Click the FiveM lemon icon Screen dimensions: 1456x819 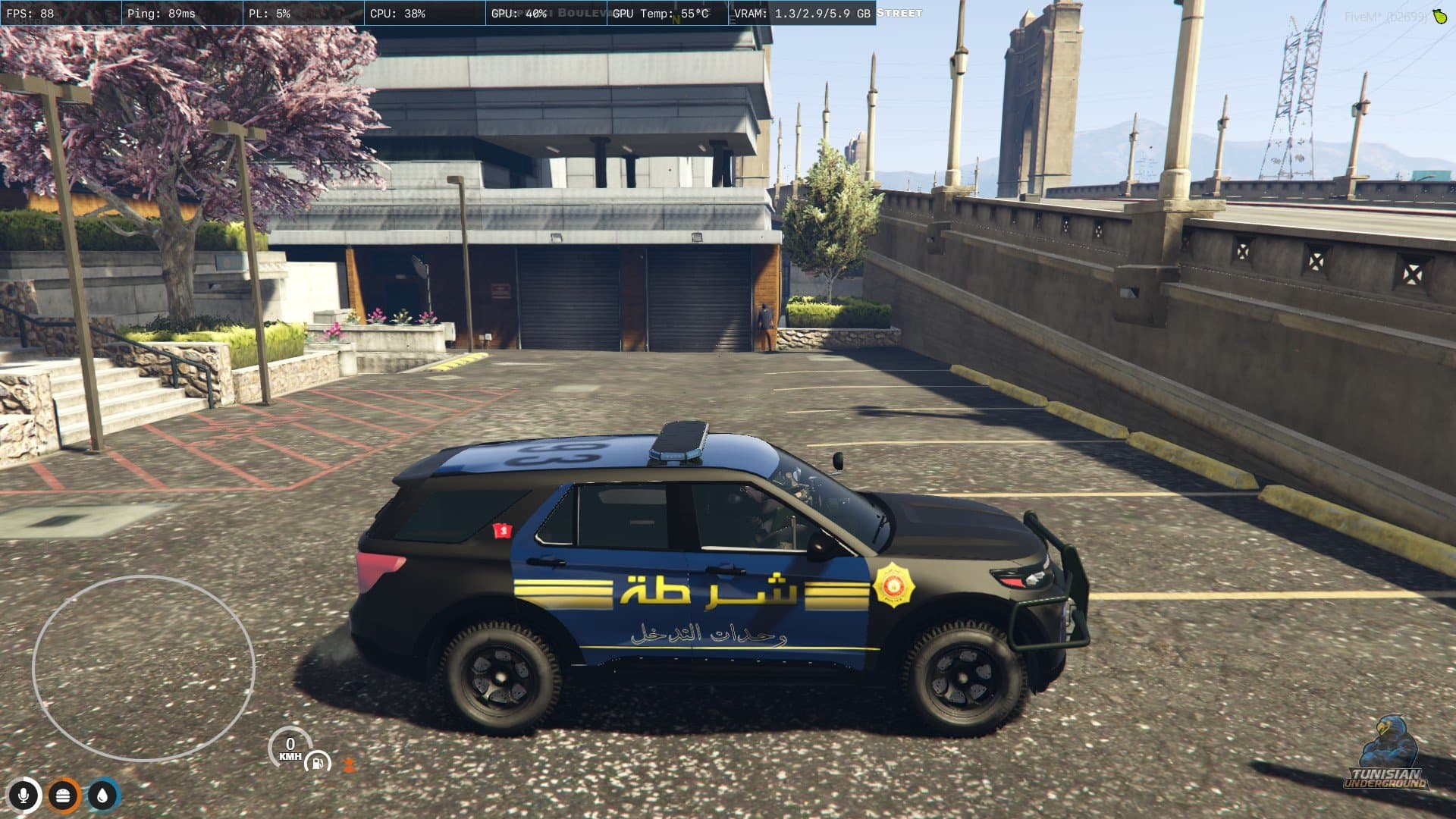point(1439,16)
